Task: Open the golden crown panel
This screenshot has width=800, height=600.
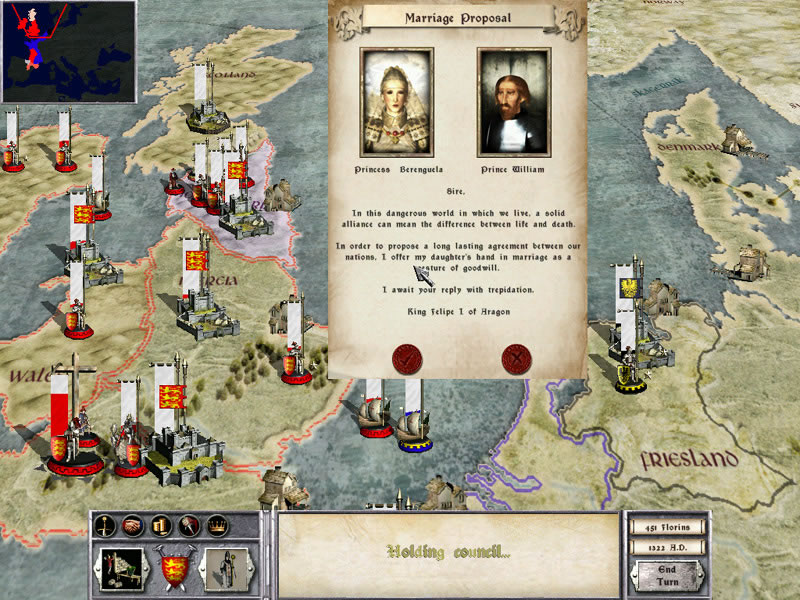Action: pyautogui.click(x=216, y=525)
